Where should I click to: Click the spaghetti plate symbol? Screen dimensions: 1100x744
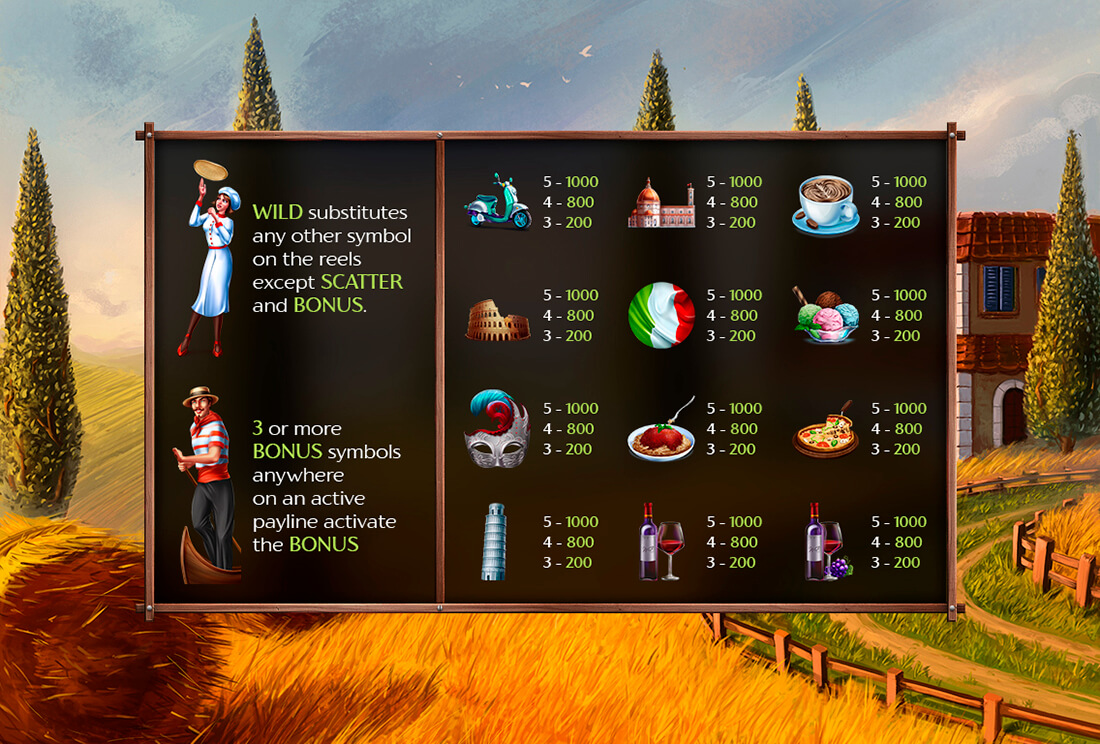tap(660, 435)
